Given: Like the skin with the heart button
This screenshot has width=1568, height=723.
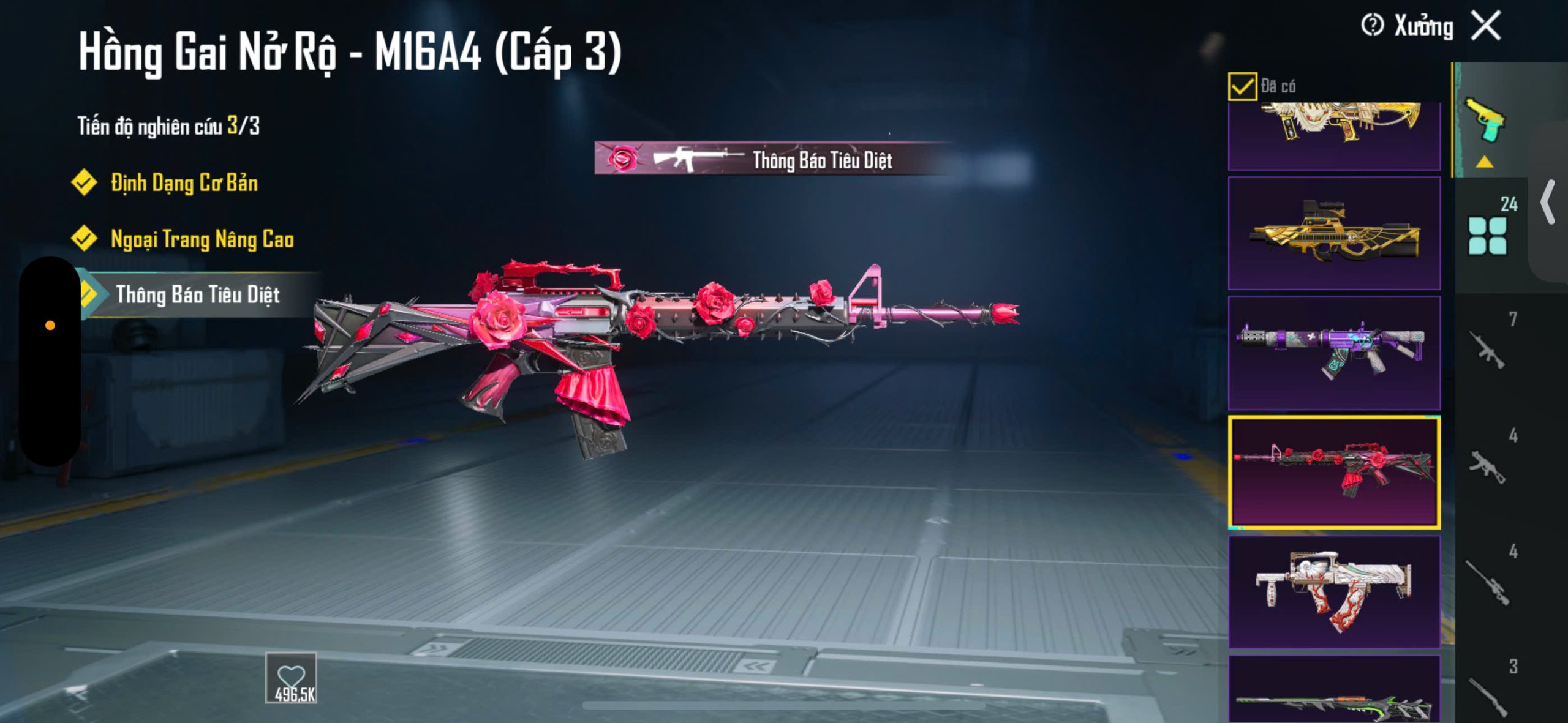Looking at the screenshot, I should coord(291,678).
